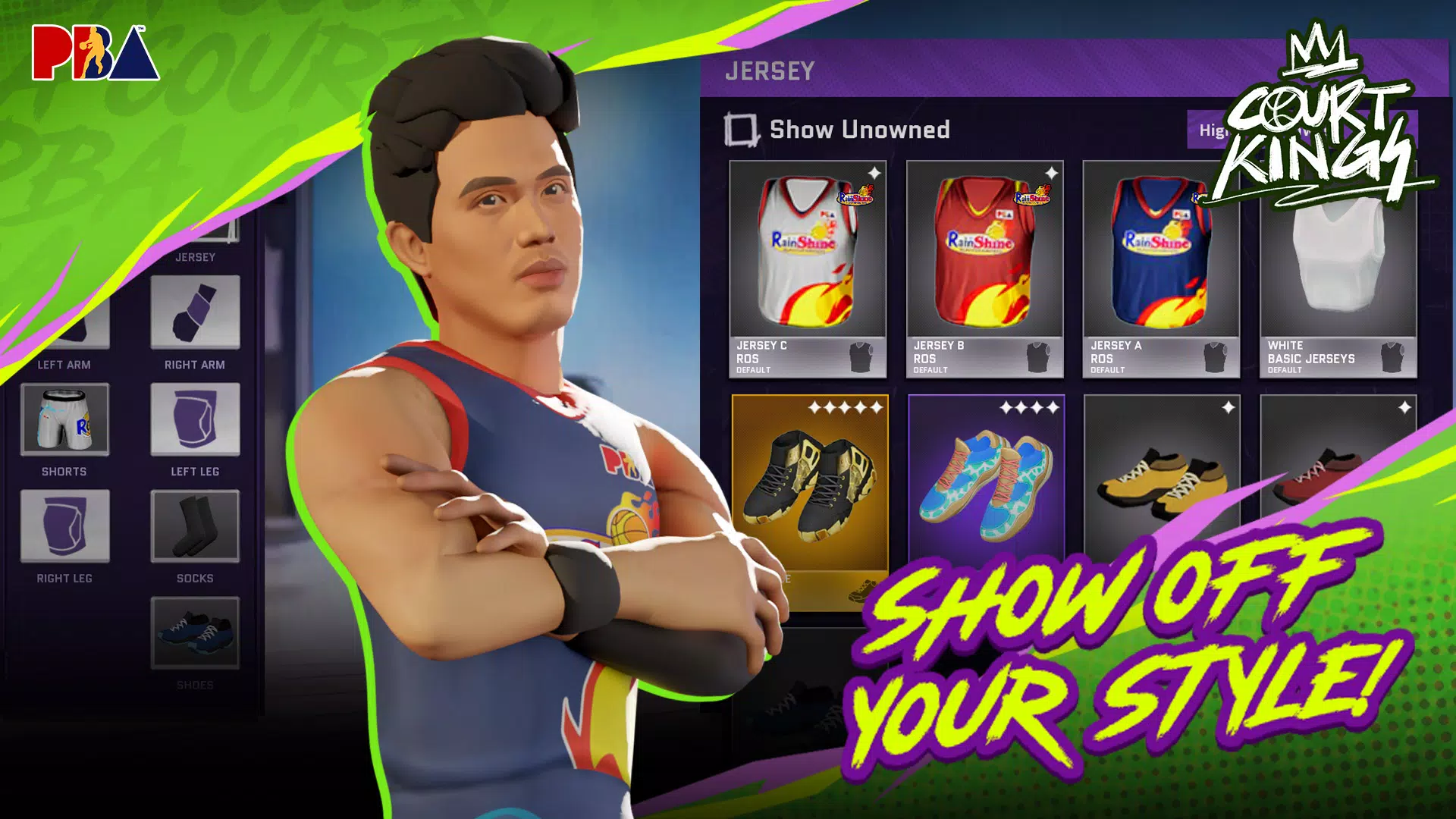Image resolution: width=1456 pixels, height=819 pixels.
Task: Select the Right Arm sleeve slot icon
Action: coord(195,312)
